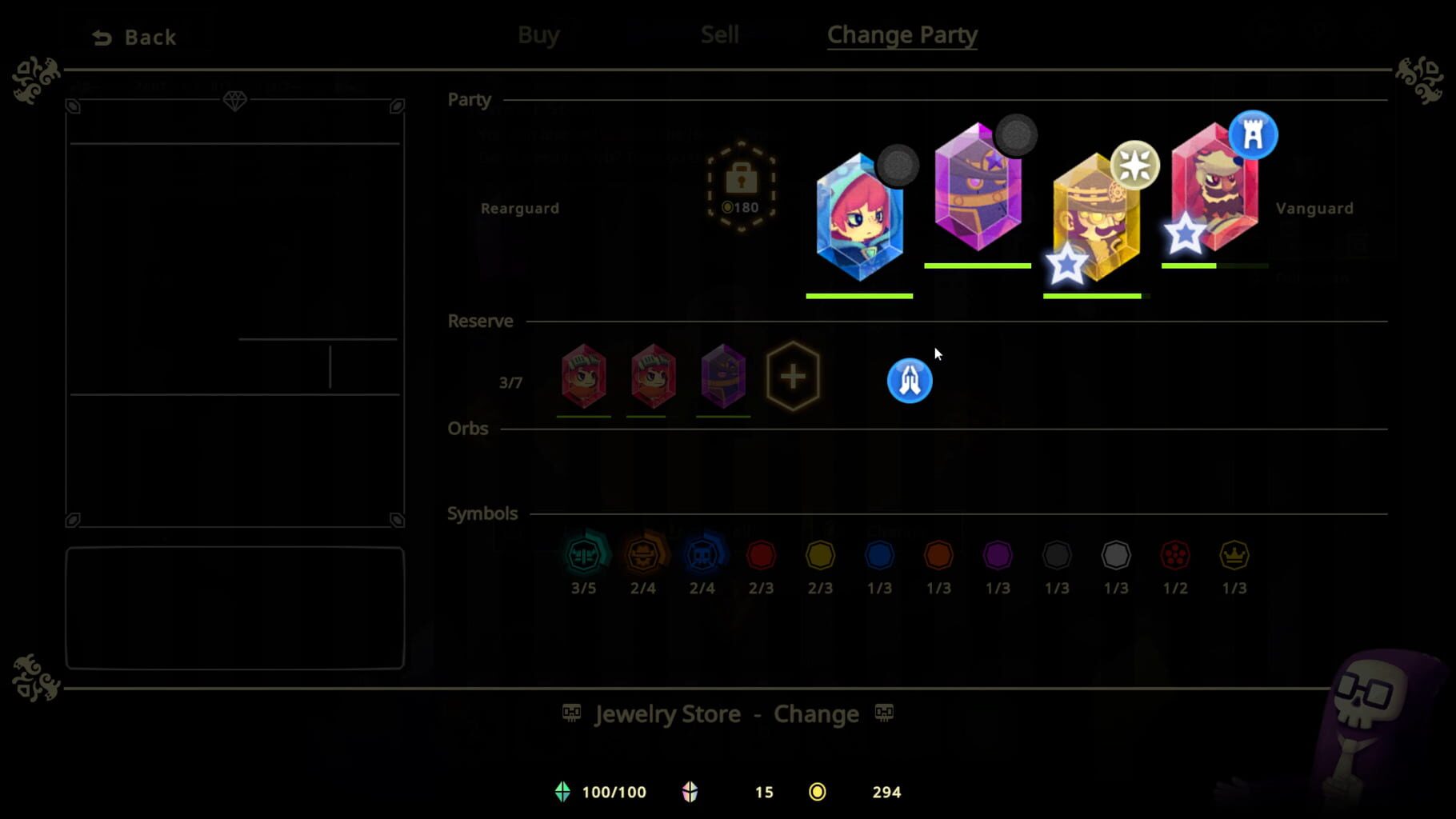Screen dimensions: 1456x819
Task: Click the green health bar under the blue gem
Action: 859,297
